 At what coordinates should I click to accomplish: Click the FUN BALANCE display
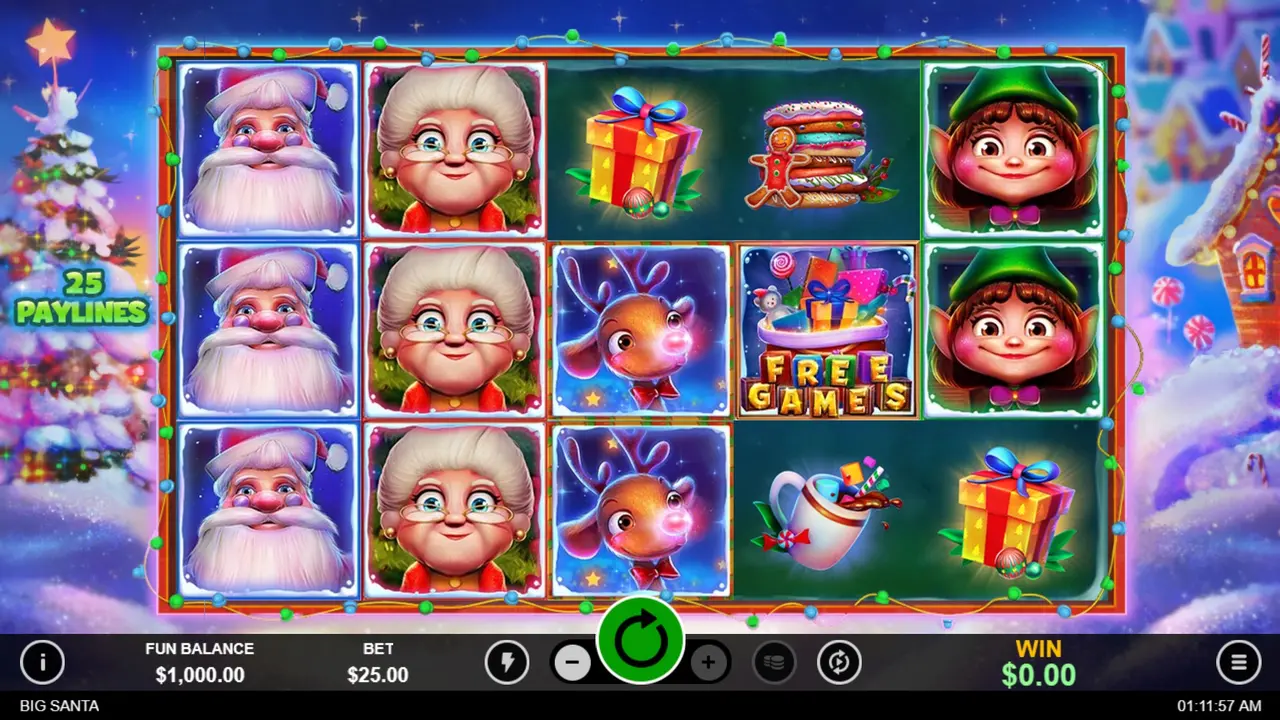[200, 662]
